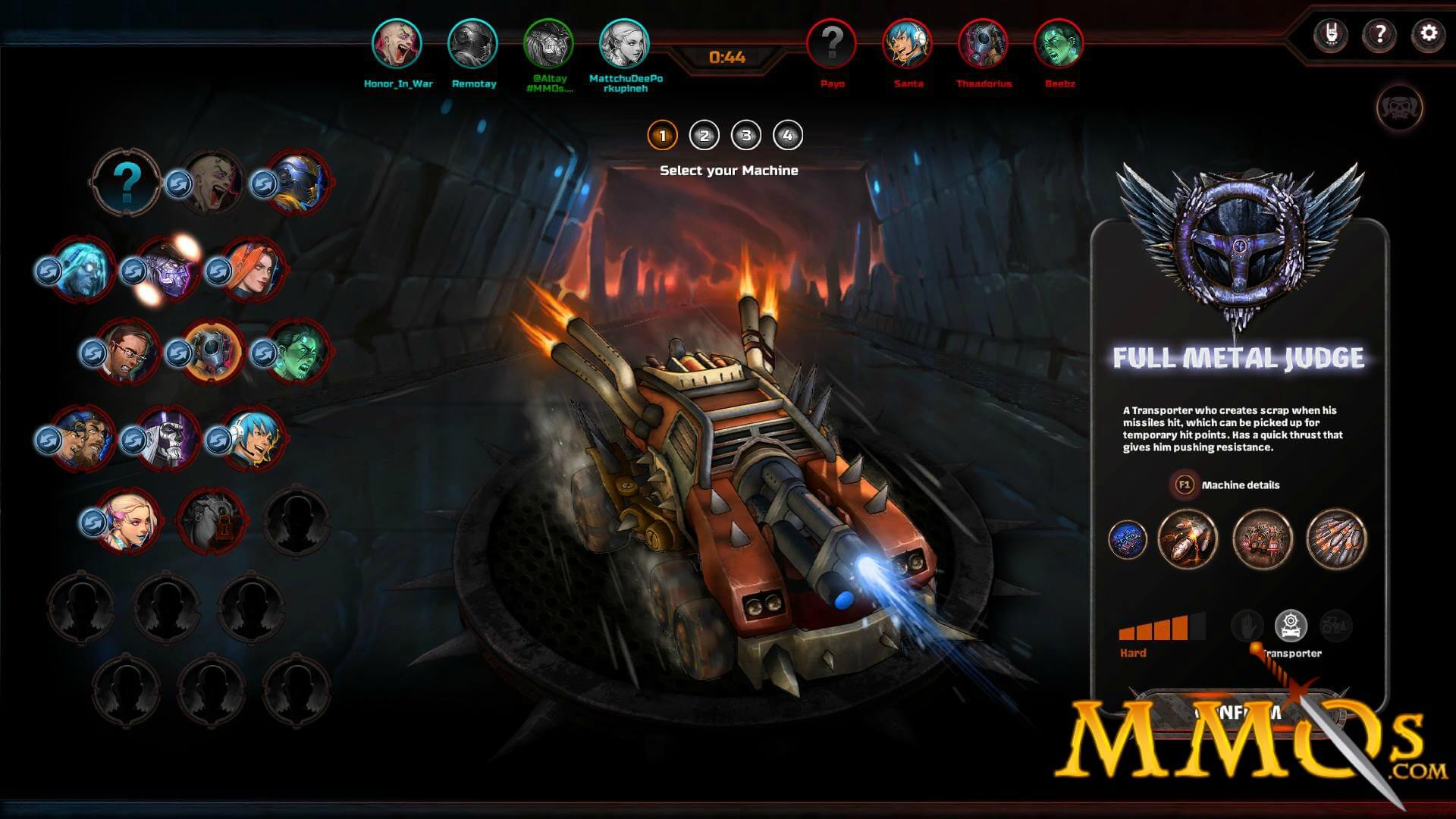The width and height of the screenshot is (1456, 819).
Task: Choose the orange-haired woman portrait
Action: (x=253, y=269)
